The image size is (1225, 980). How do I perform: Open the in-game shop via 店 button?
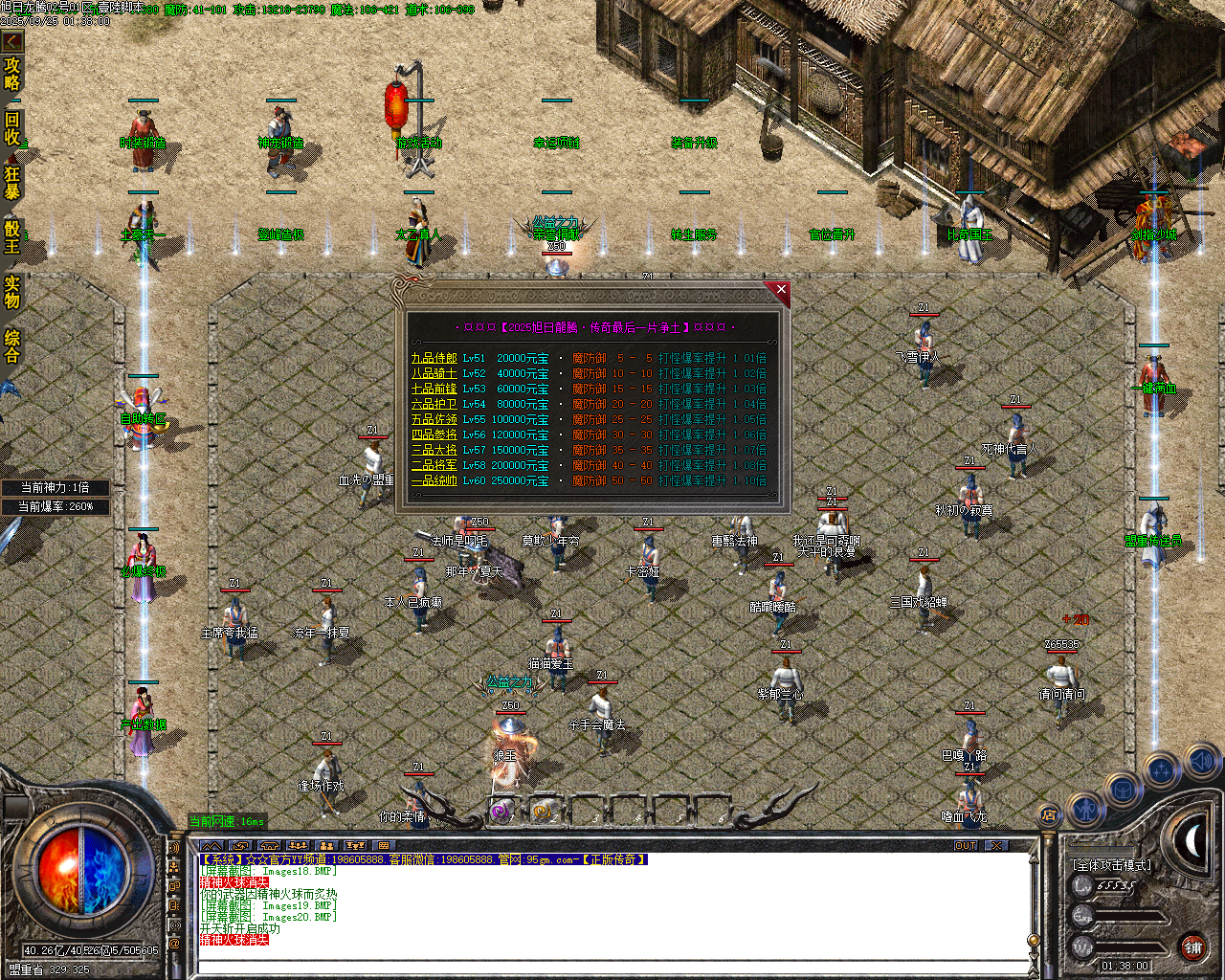click(1048, 814)
